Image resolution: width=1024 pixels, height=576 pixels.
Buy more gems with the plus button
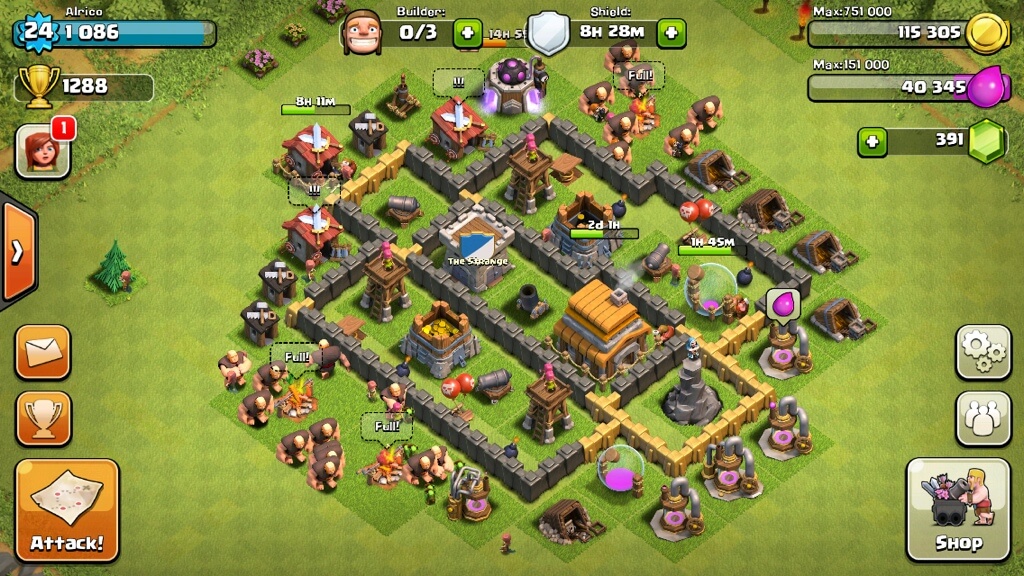pos(873,142)
